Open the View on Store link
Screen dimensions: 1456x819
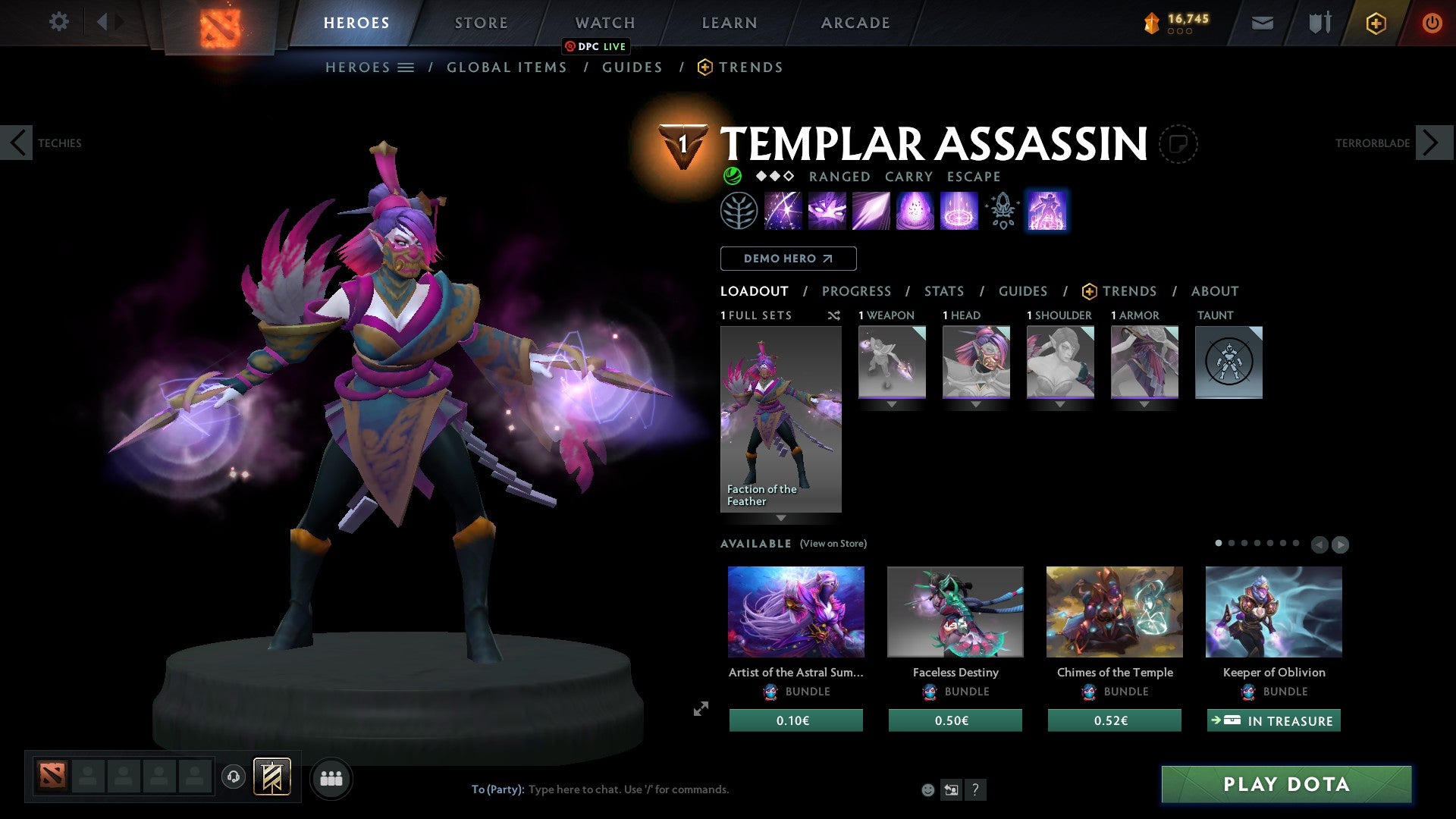(x=833, y=544)
